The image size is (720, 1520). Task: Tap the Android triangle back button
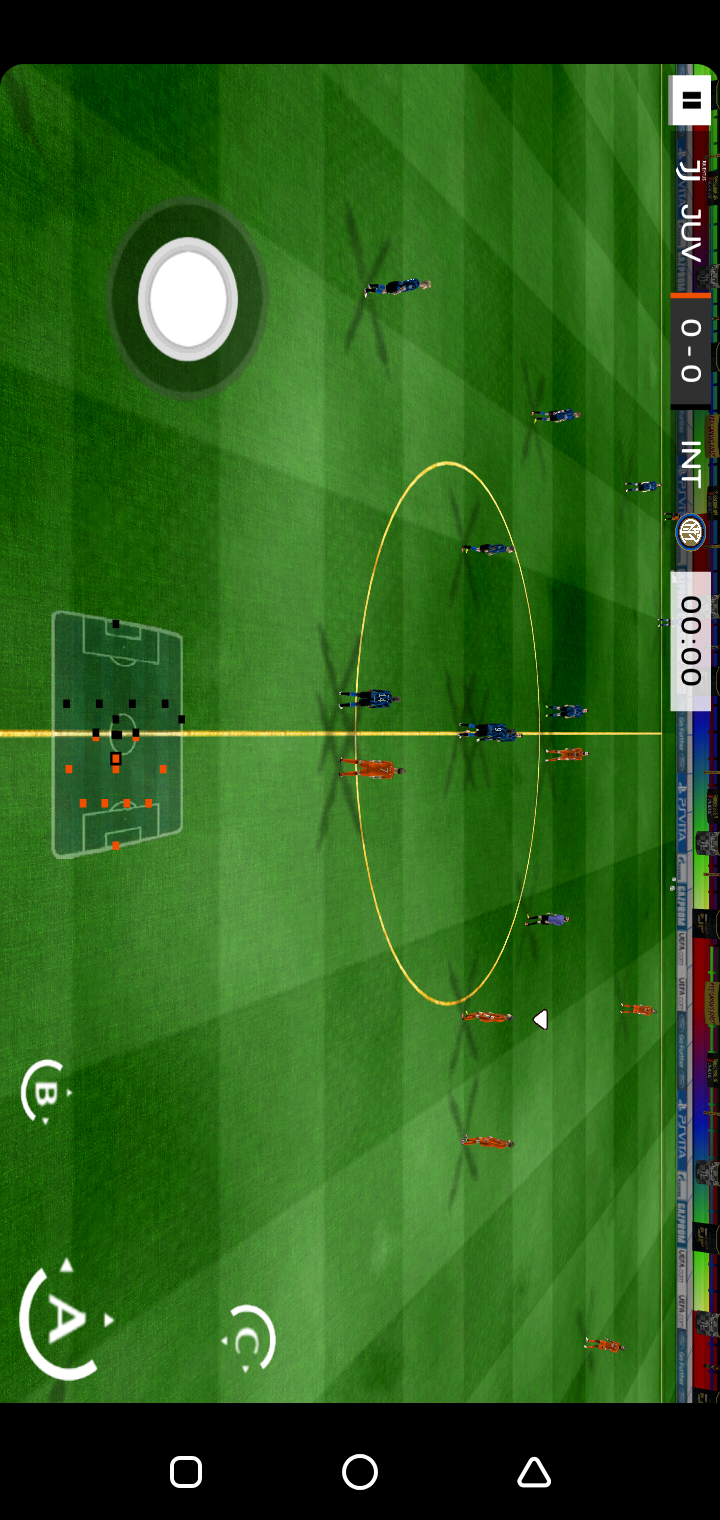point(534,1472)
